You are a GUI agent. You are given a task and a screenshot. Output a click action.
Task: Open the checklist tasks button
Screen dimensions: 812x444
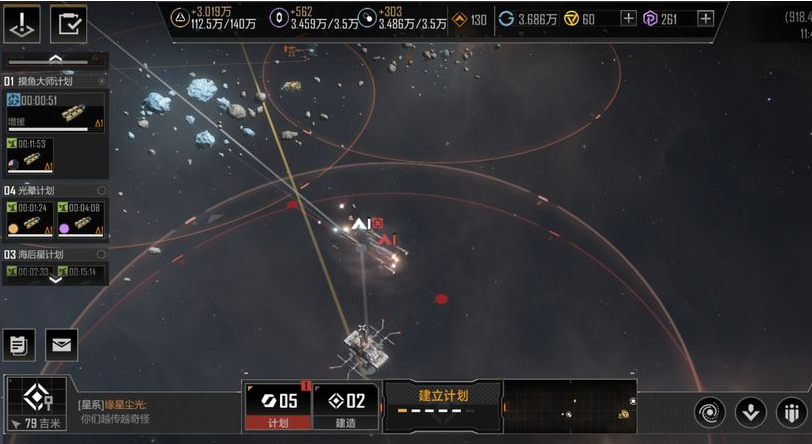[69, 24]
